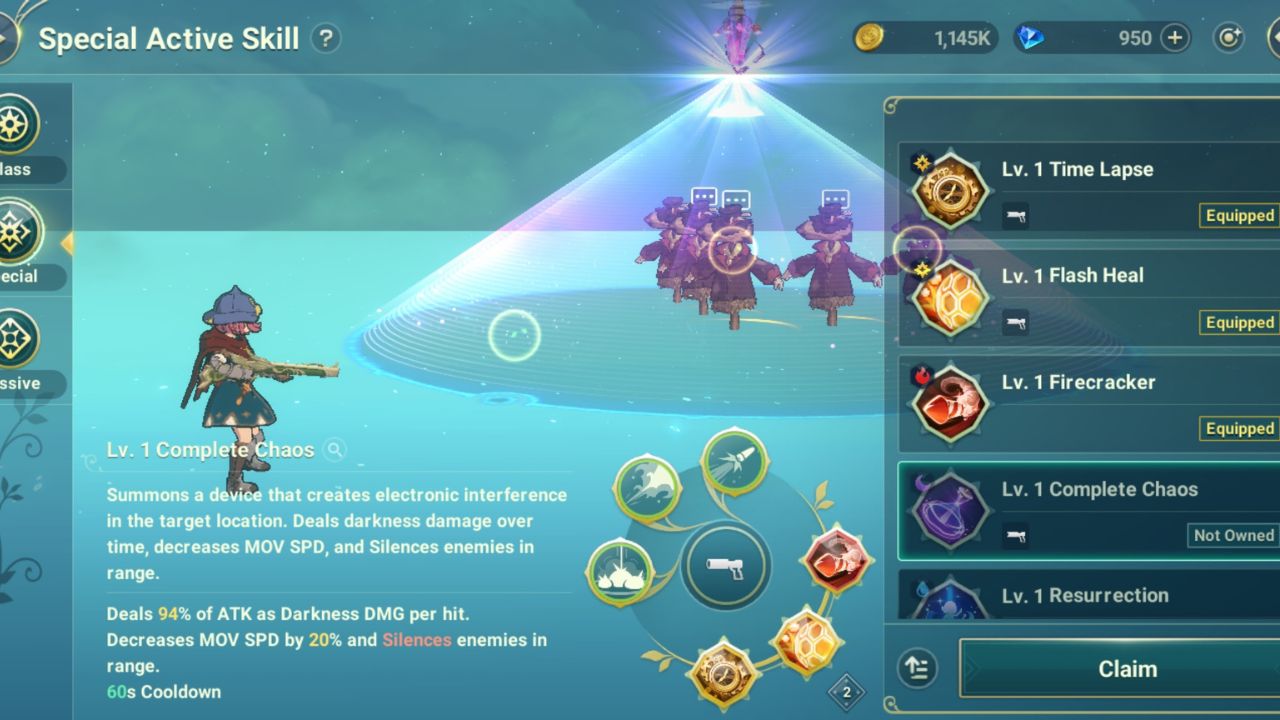Select the rocket skill on the skill wheel
This screenshot has height=720, width=1280.
tap(733, 461)
